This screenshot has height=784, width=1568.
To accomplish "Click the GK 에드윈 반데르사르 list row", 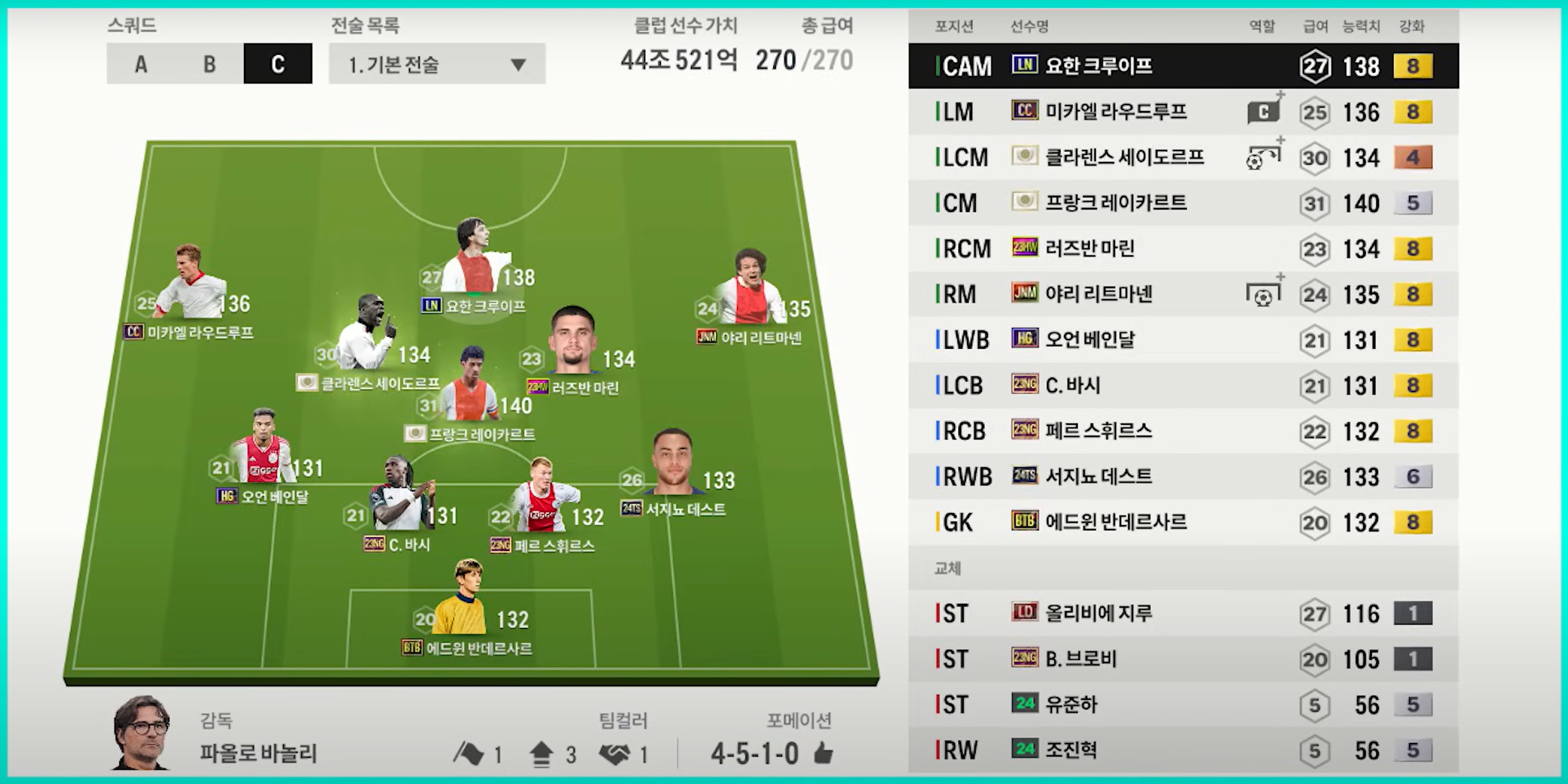I will 1183,522.
